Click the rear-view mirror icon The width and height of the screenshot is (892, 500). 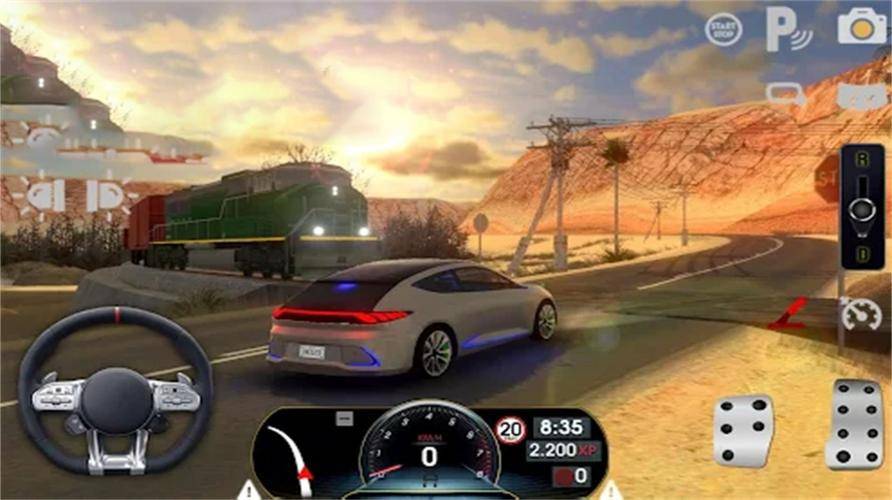click(786, 95)
